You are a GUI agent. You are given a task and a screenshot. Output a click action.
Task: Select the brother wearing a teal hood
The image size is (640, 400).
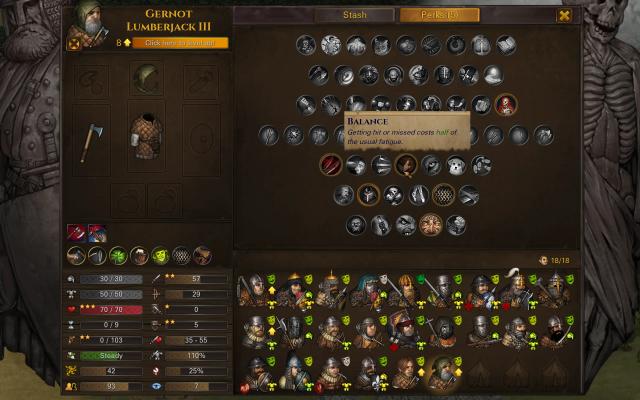point(367,289)
